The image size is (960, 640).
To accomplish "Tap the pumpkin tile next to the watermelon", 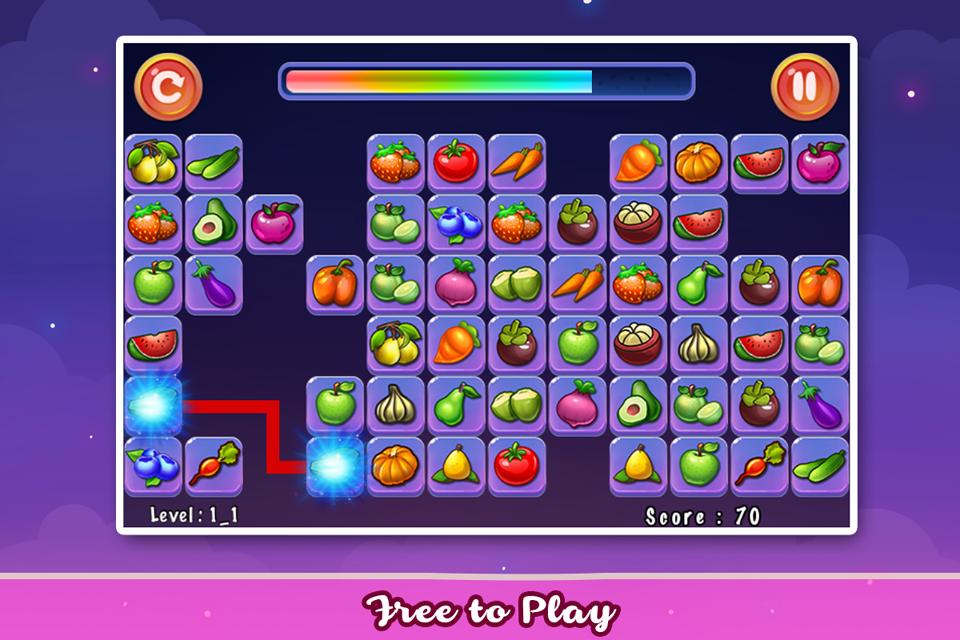I will [698, 163].
